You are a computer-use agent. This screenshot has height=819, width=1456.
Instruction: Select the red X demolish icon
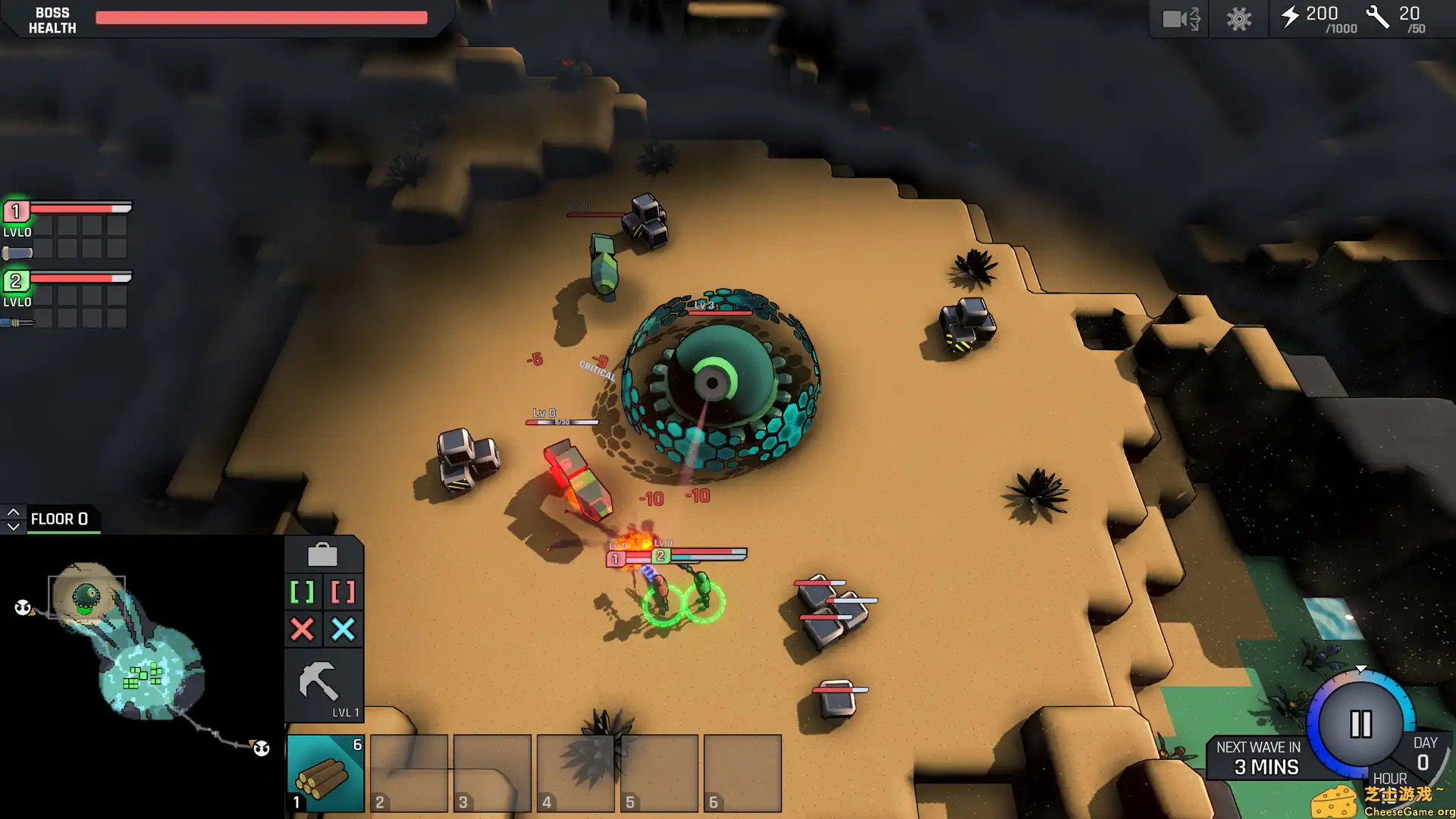click(302, 629)
